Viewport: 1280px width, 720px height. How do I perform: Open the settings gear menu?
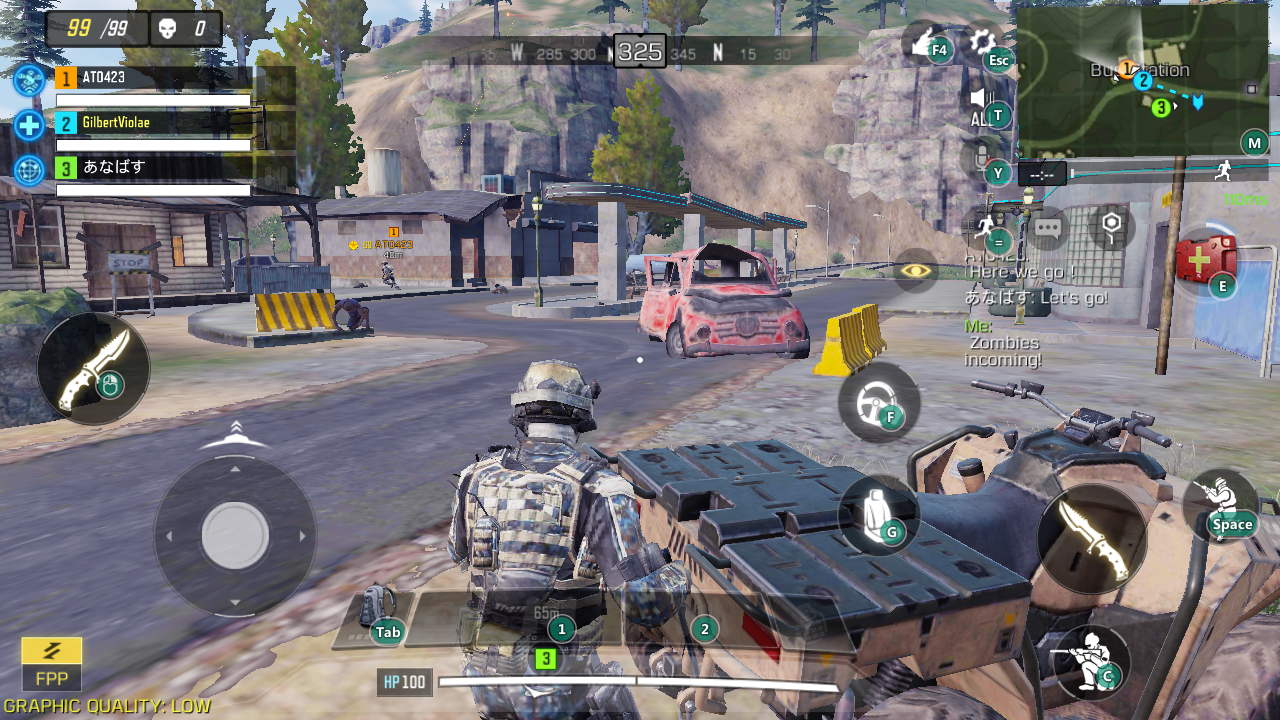(982, 42)
